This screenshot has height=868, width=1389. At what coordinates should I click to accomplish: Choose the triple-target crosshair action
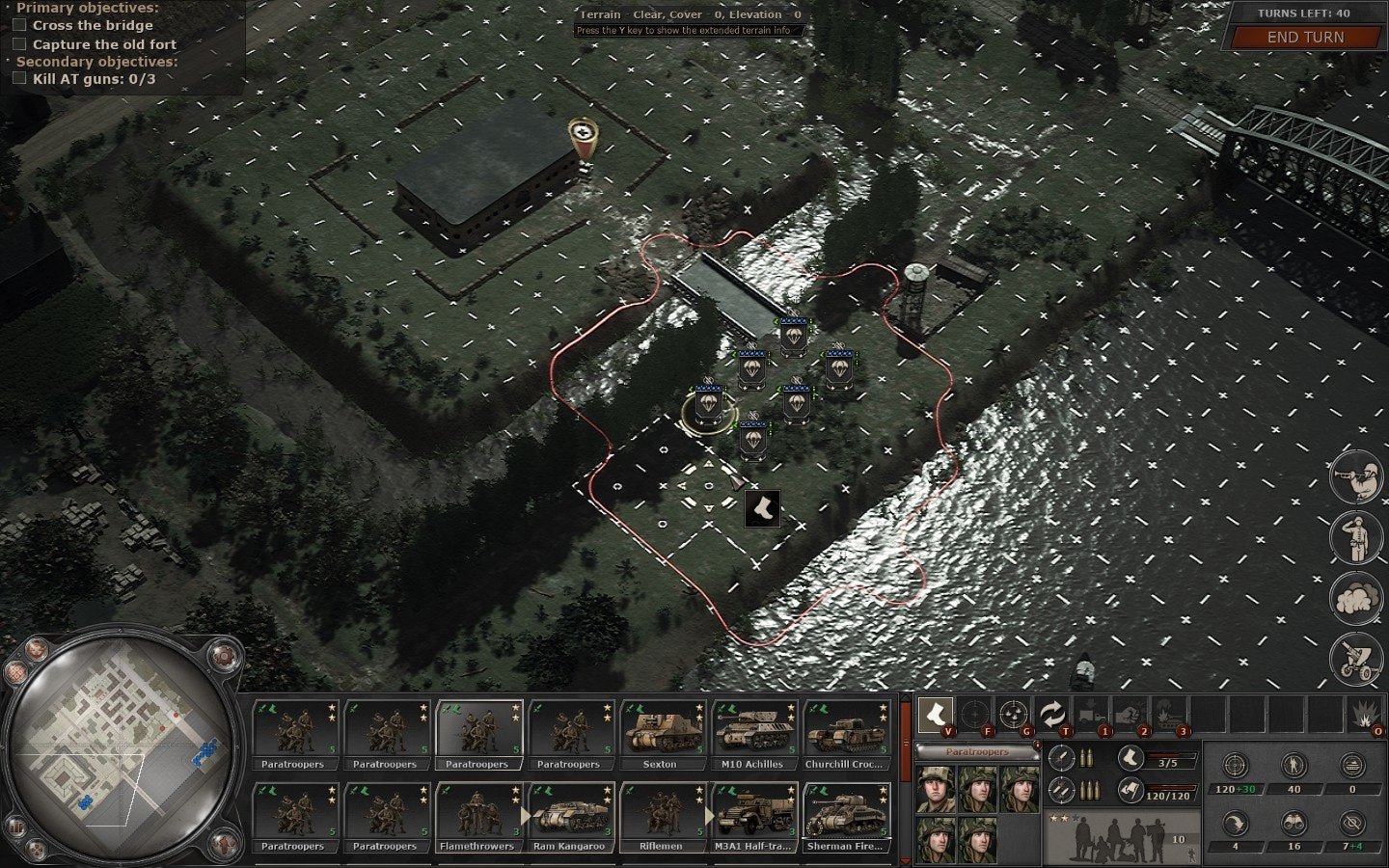pos(1012,715)
